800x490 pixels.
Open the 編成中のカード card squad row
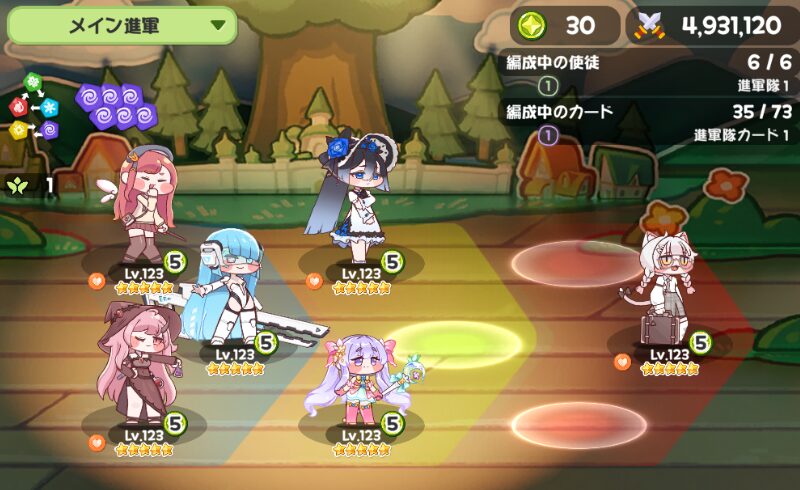(651, 123)
